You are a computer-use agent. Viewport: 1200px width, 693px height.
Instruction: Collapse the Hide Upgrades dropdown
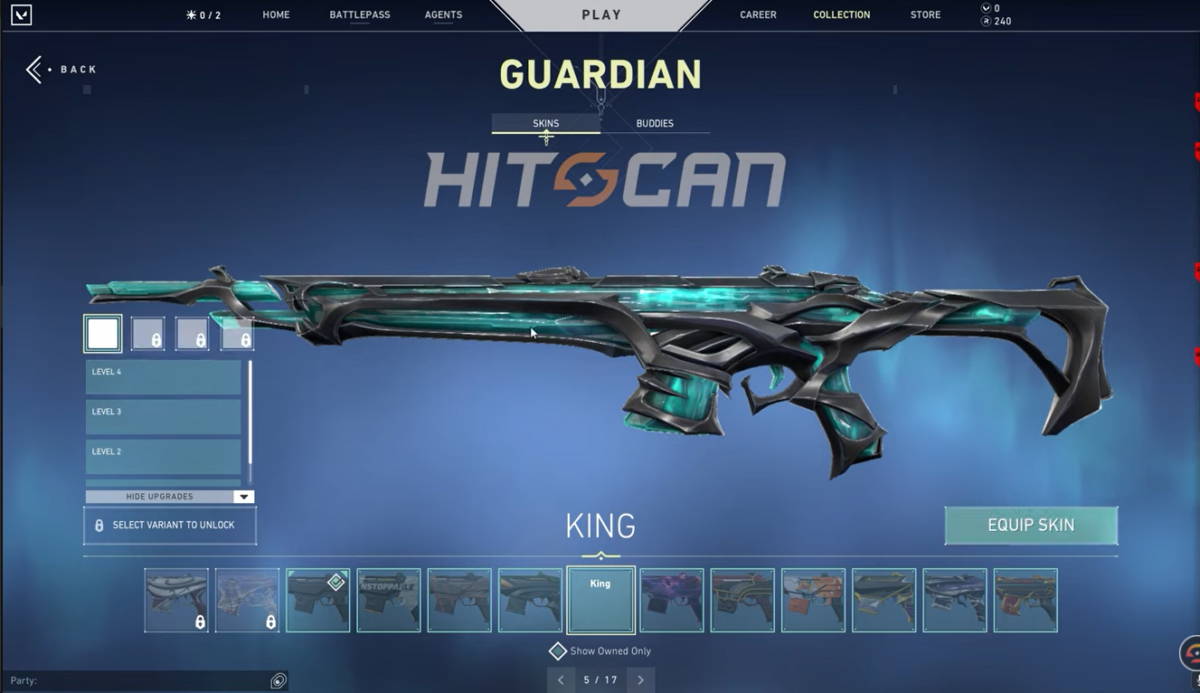point(169,497)
